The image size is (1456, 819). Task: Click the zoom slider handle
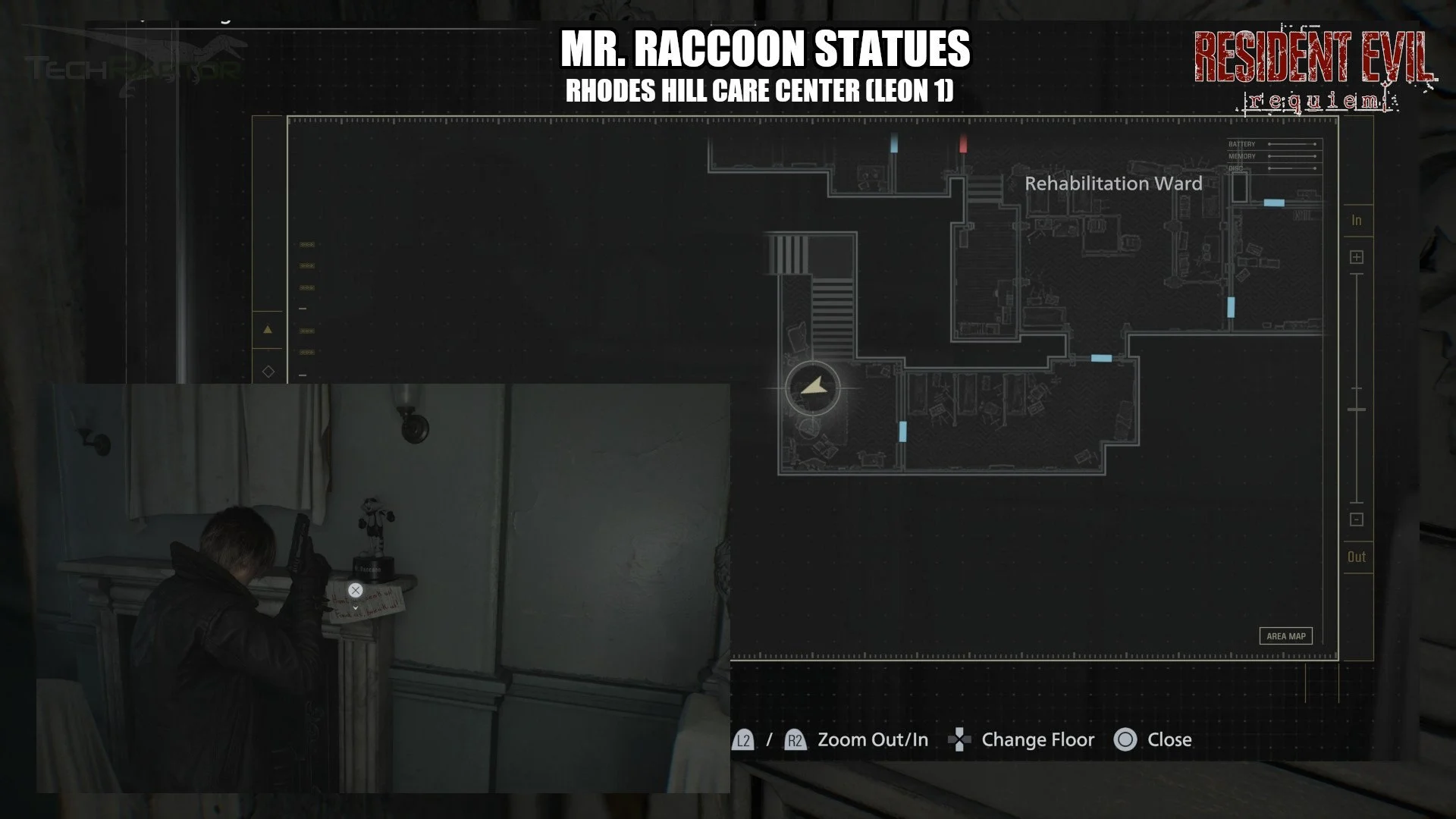coord(1357,409)
